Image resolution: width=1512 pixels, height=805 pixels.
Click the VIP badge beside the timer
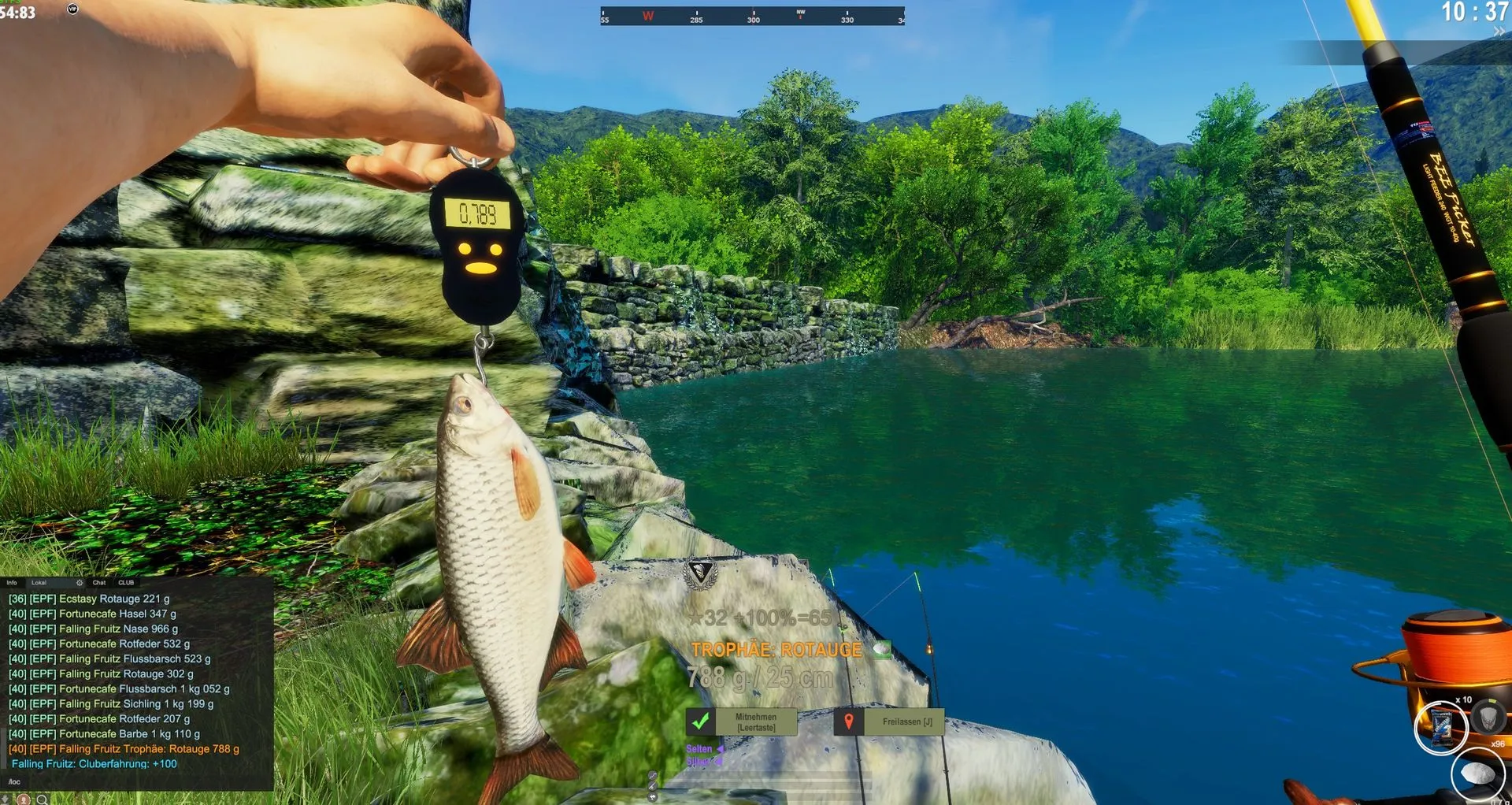click(x=72, y=9)
